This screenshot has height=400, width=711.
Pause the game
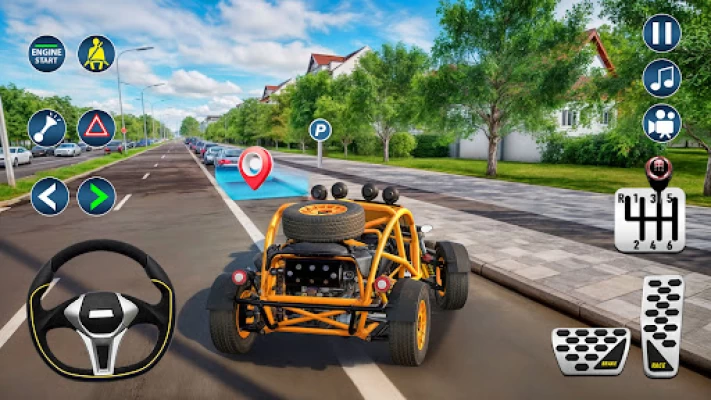click(x=661, y=33)
